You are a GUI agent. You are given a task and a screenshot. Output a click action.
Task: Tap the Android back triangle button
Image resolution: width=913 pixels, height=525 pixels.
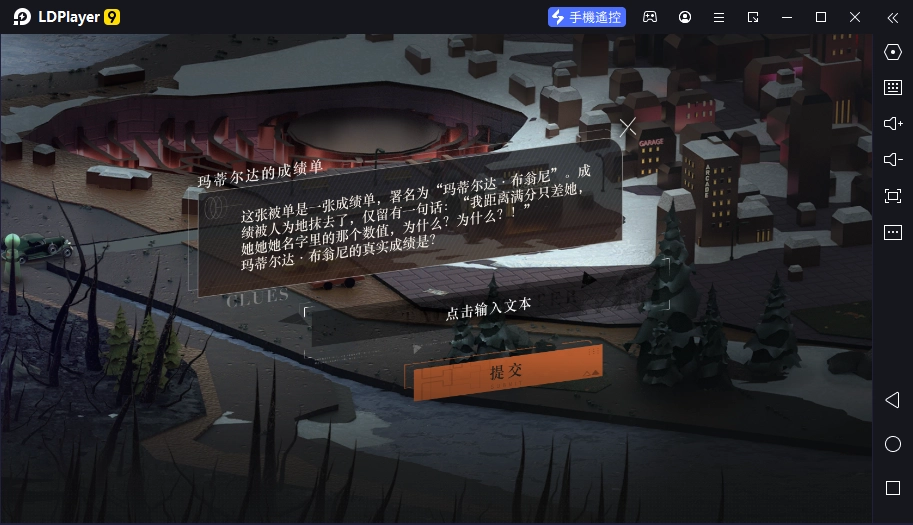(x=893, y=400)
